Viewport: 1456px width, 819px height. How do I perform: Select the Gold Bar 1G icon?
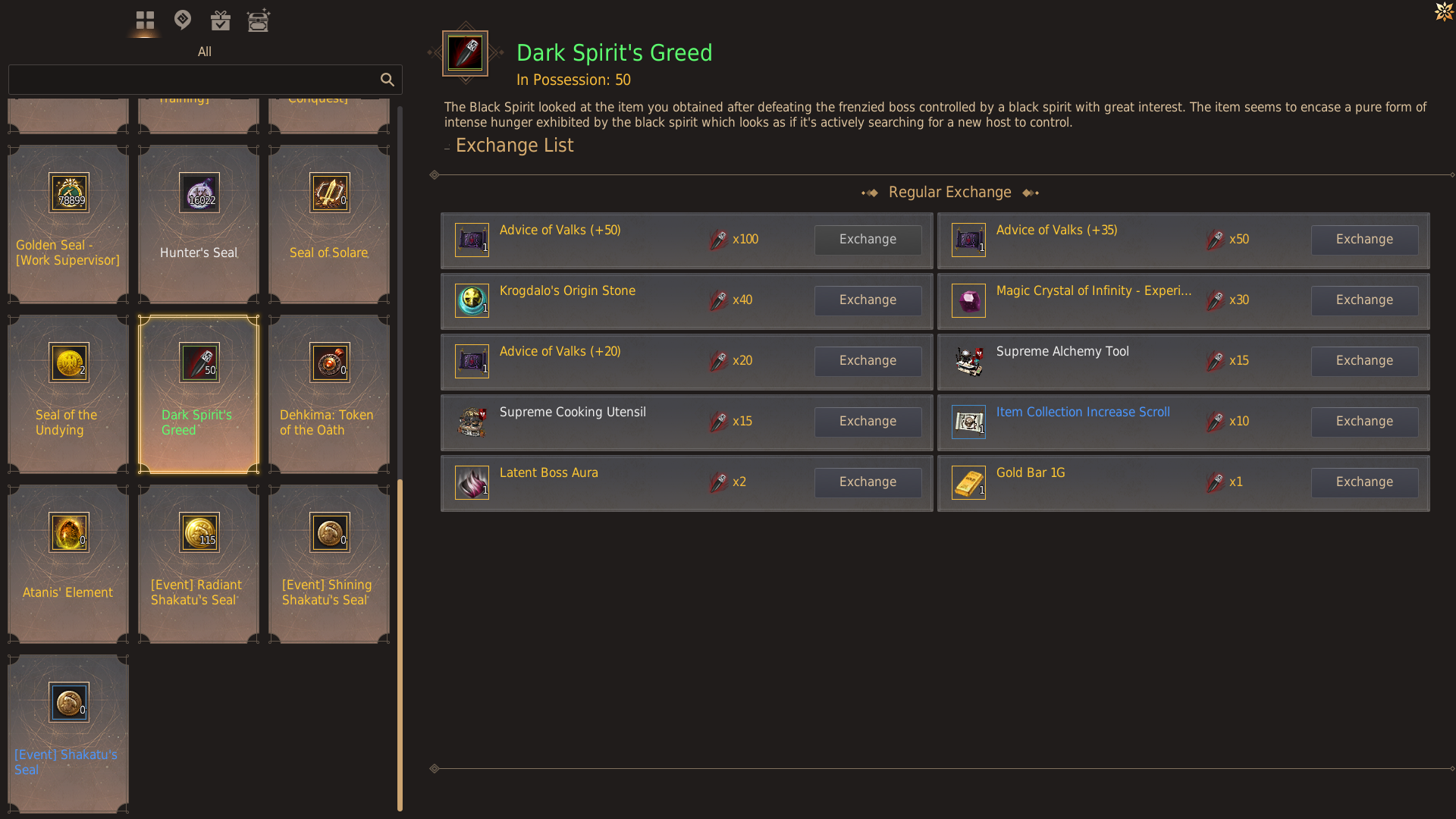[x=968, y=482]
